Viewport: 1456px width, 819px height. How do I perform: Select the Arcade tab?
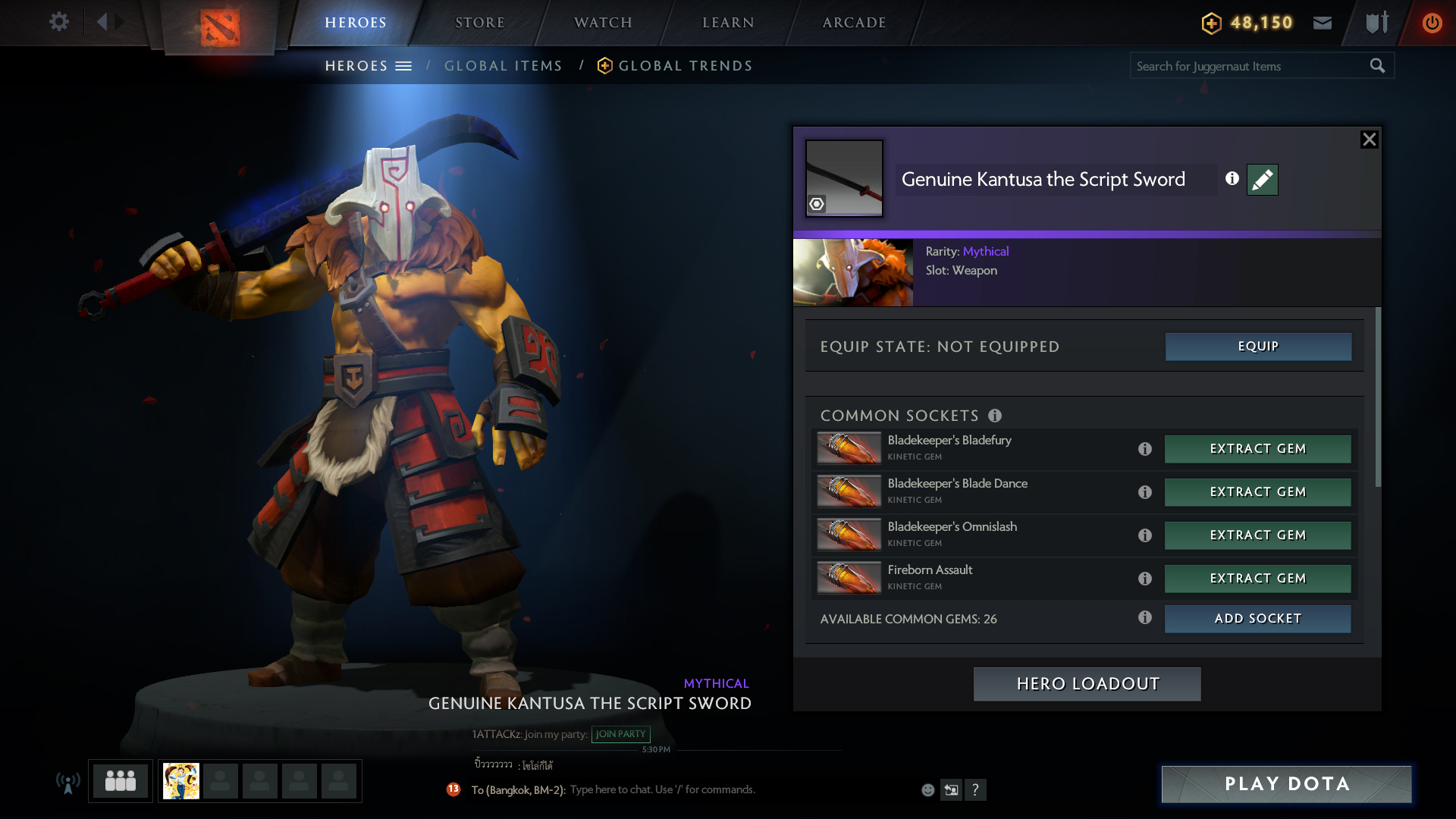click(854, 23)
